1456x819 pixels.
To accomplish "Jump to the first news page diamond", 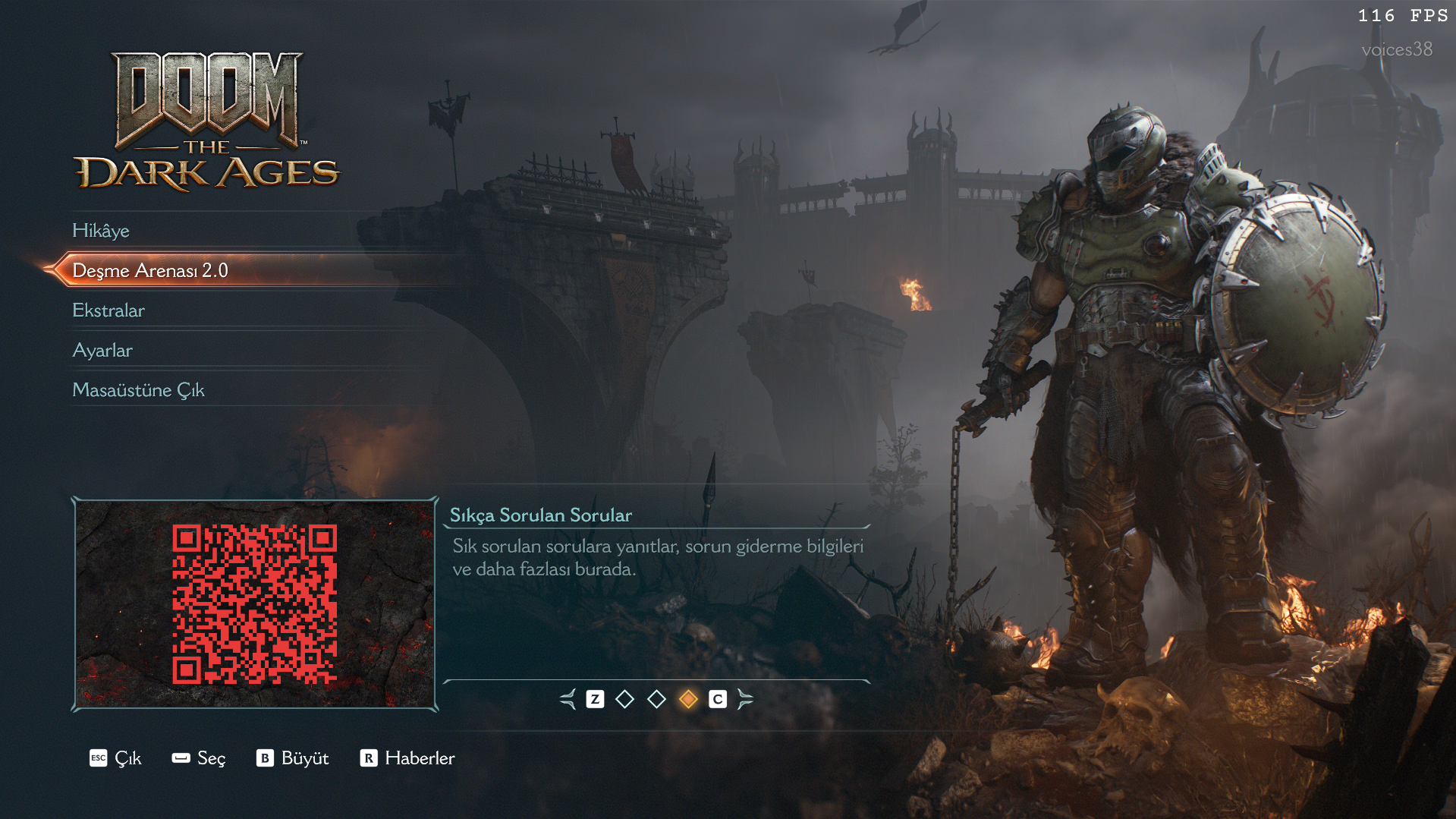I will click(x=624, y=699).
